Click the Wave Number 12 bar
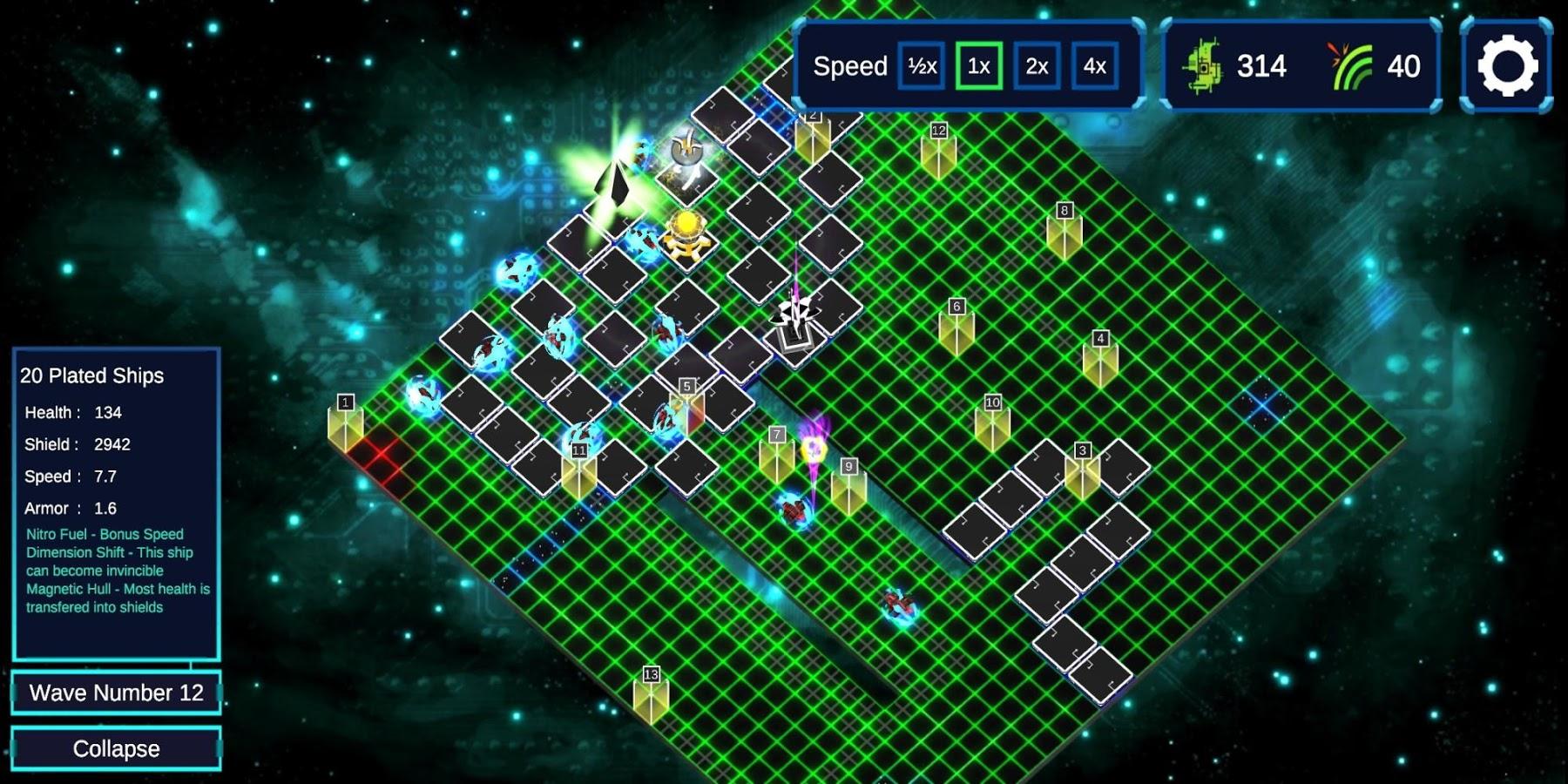 (116, 693)
